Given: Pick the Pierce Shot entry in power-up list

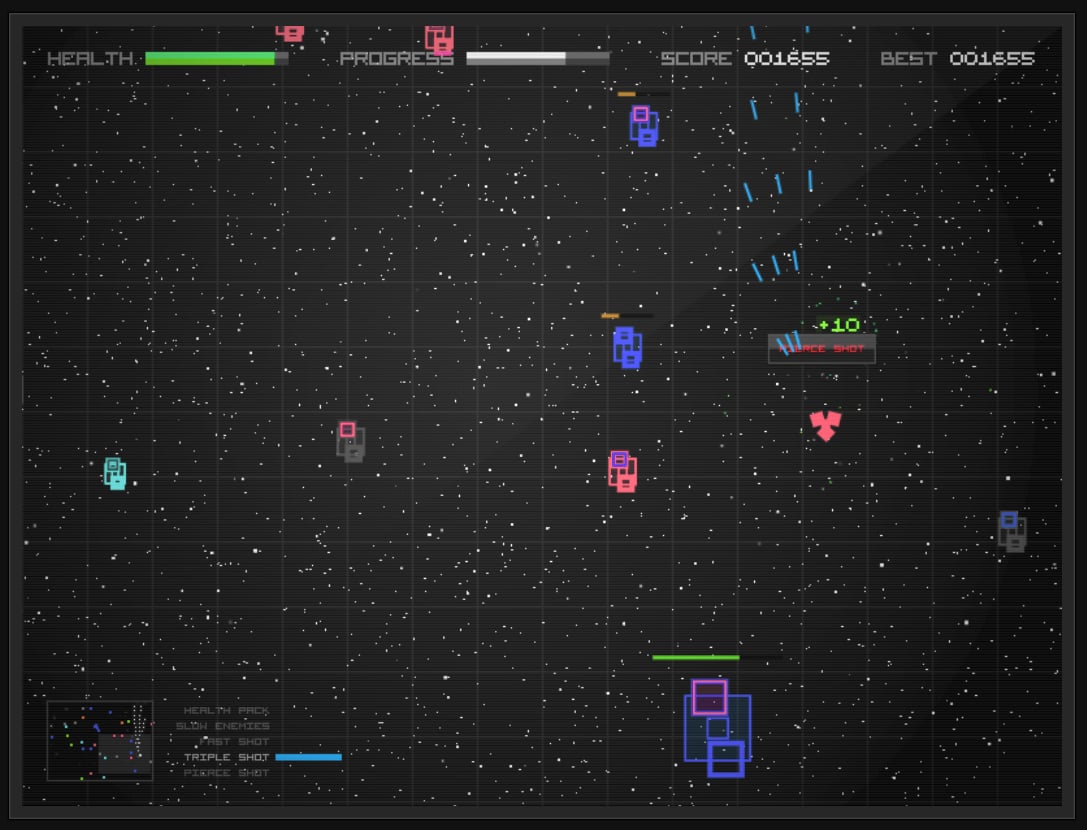Looking at the screenshot, I should coord(226,773).
